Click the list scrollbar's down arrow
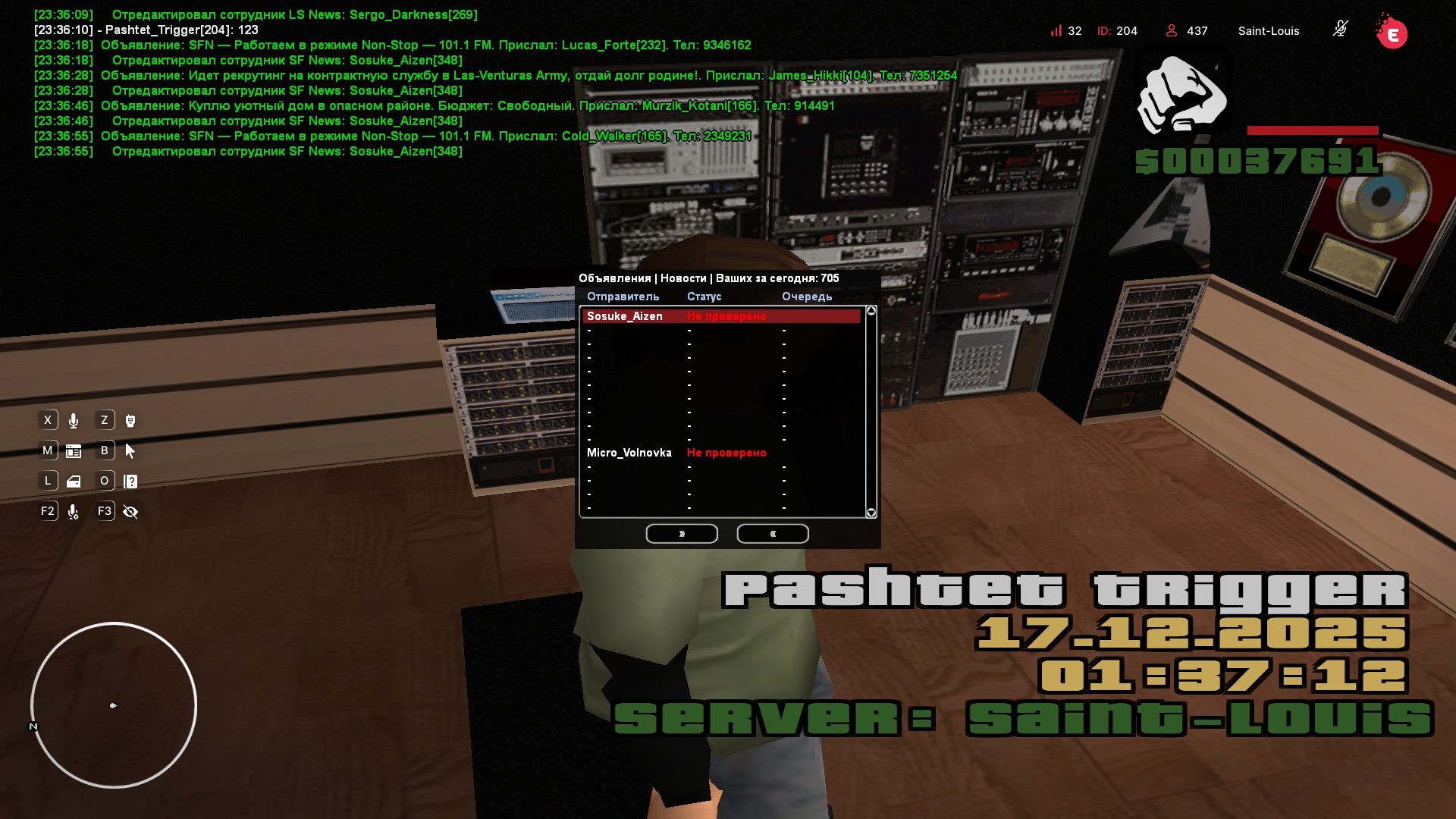This screenshot has width=1456, height=819. (x=871, y=513)
